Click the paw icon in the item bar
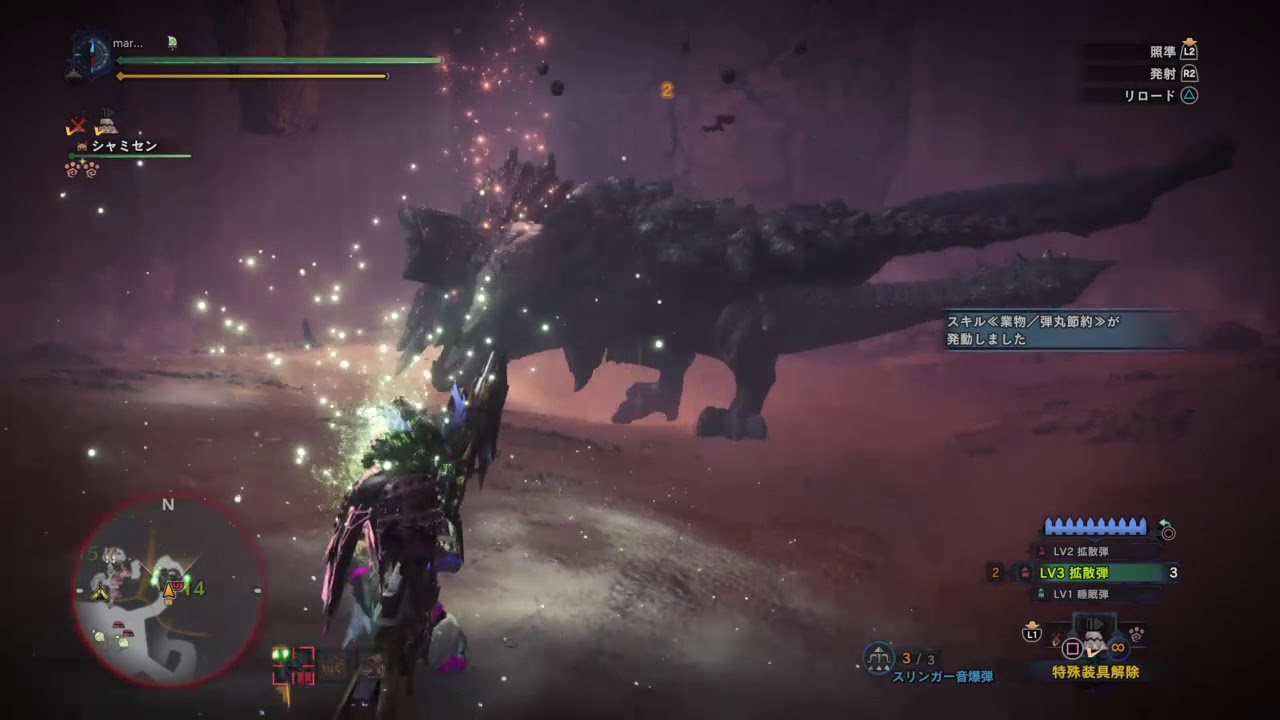 [x=1136, y=633]
